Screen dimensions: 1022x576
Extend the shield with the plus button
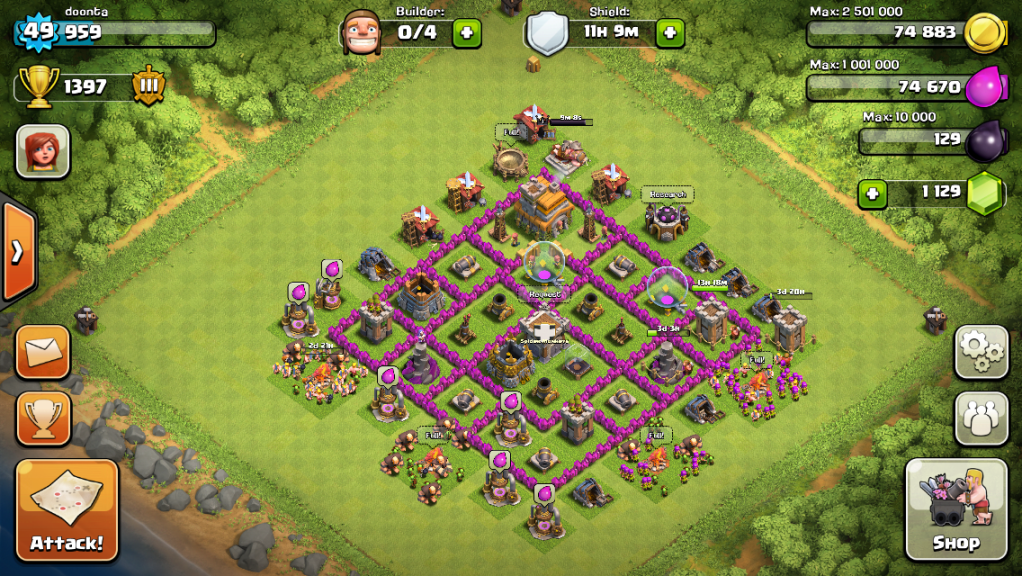(x=669, y=33)
